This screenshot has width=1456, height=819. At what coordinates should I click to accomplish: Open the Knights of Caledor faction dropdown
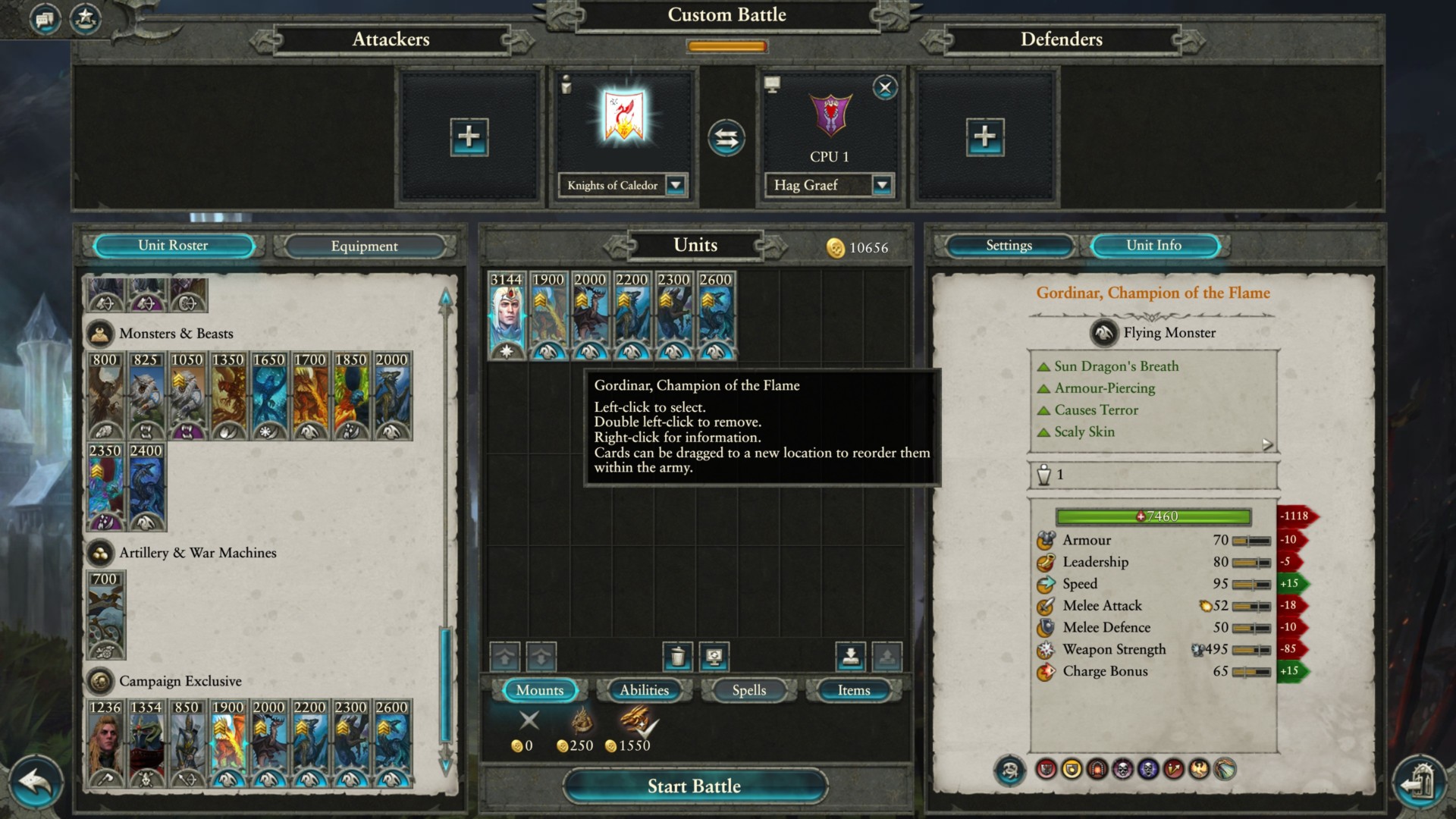tap(675, 185)
